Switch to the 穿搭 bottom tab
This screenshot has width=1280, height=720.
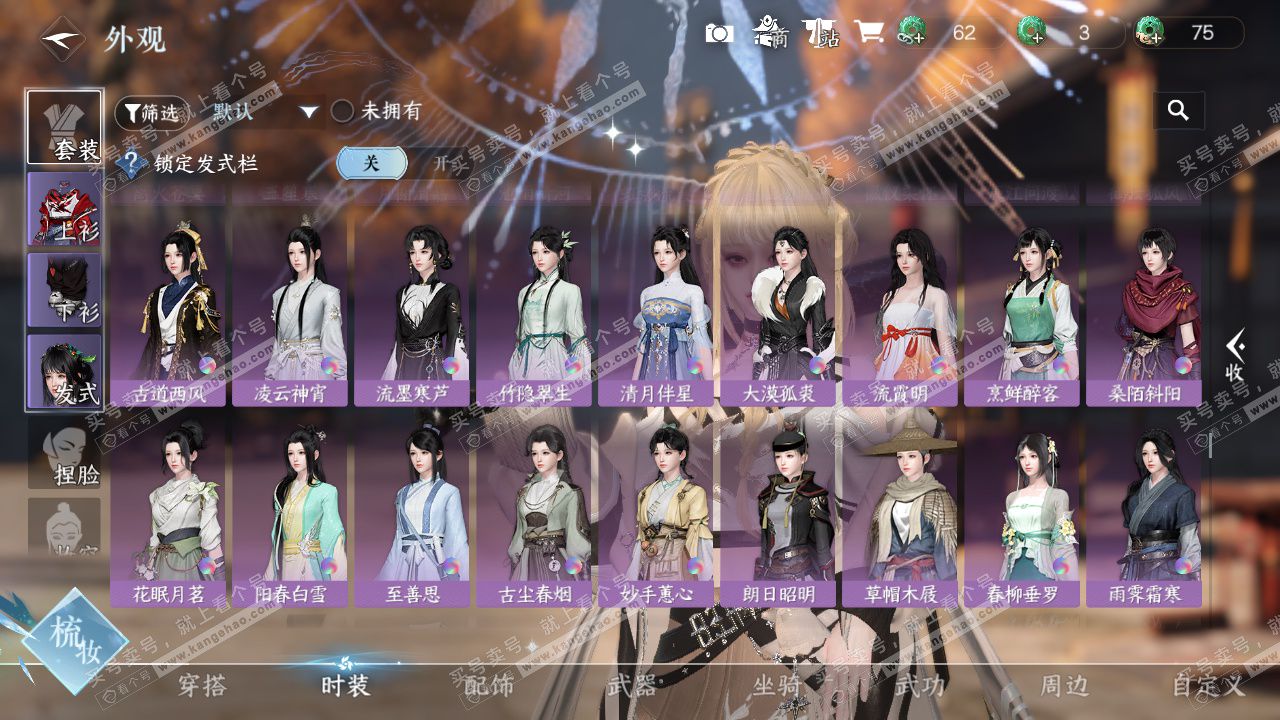click(202, 685)
